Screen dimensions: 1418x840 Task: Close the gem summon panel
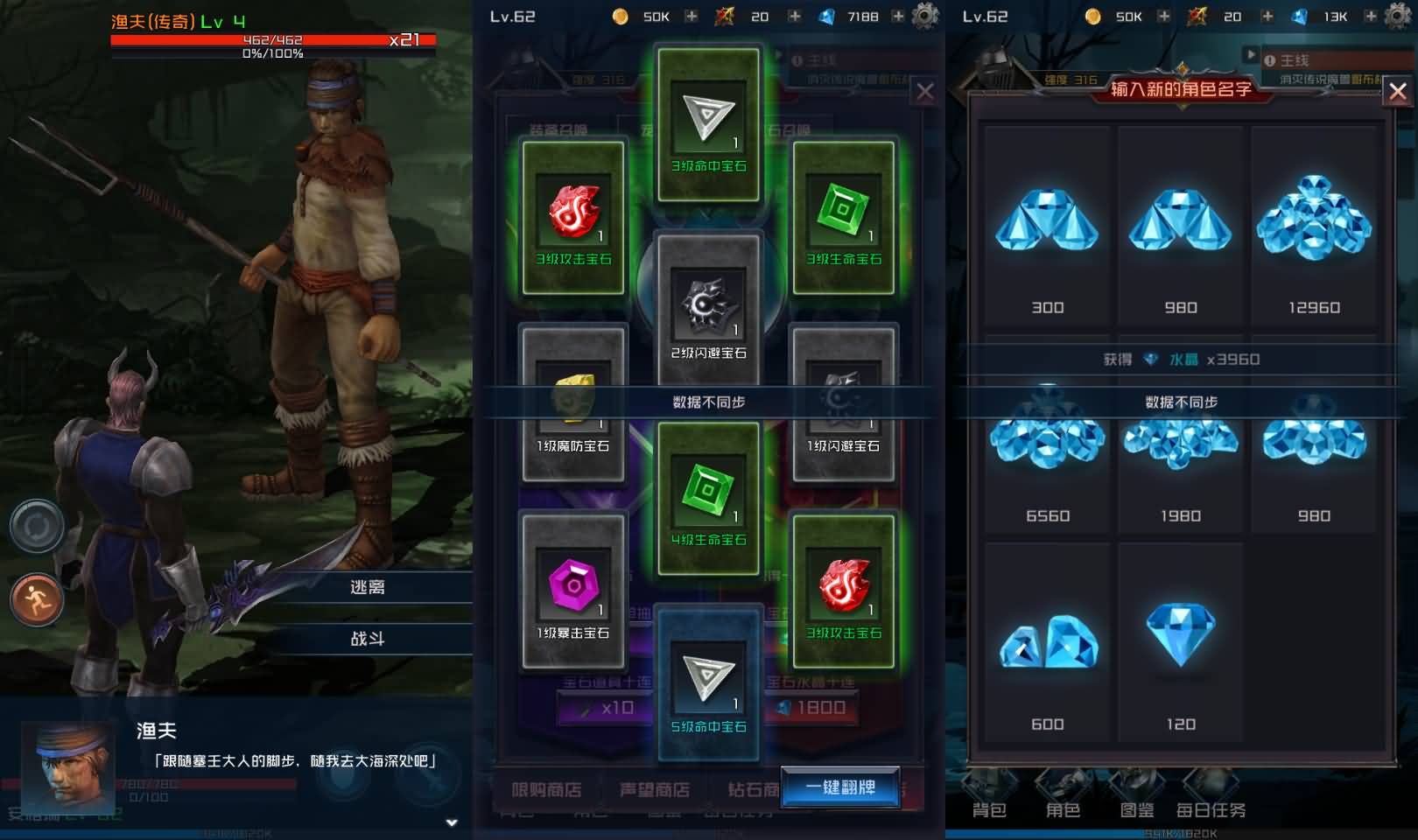[x=925, y=92]
